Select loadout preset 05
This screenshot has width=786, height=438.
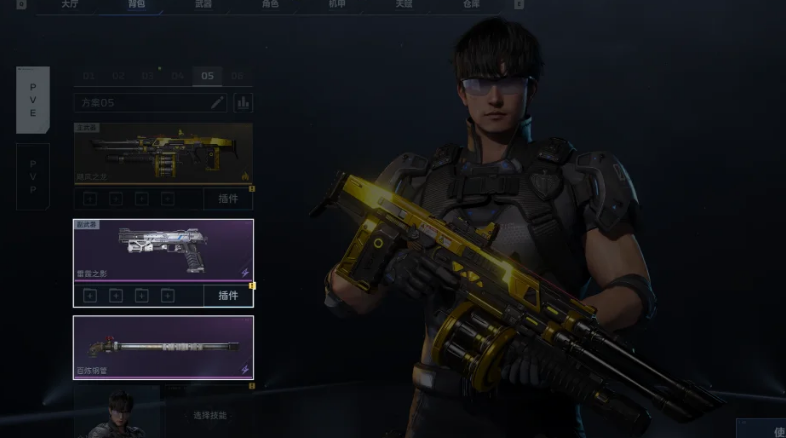pyautogui.click(x=208, y=76)
